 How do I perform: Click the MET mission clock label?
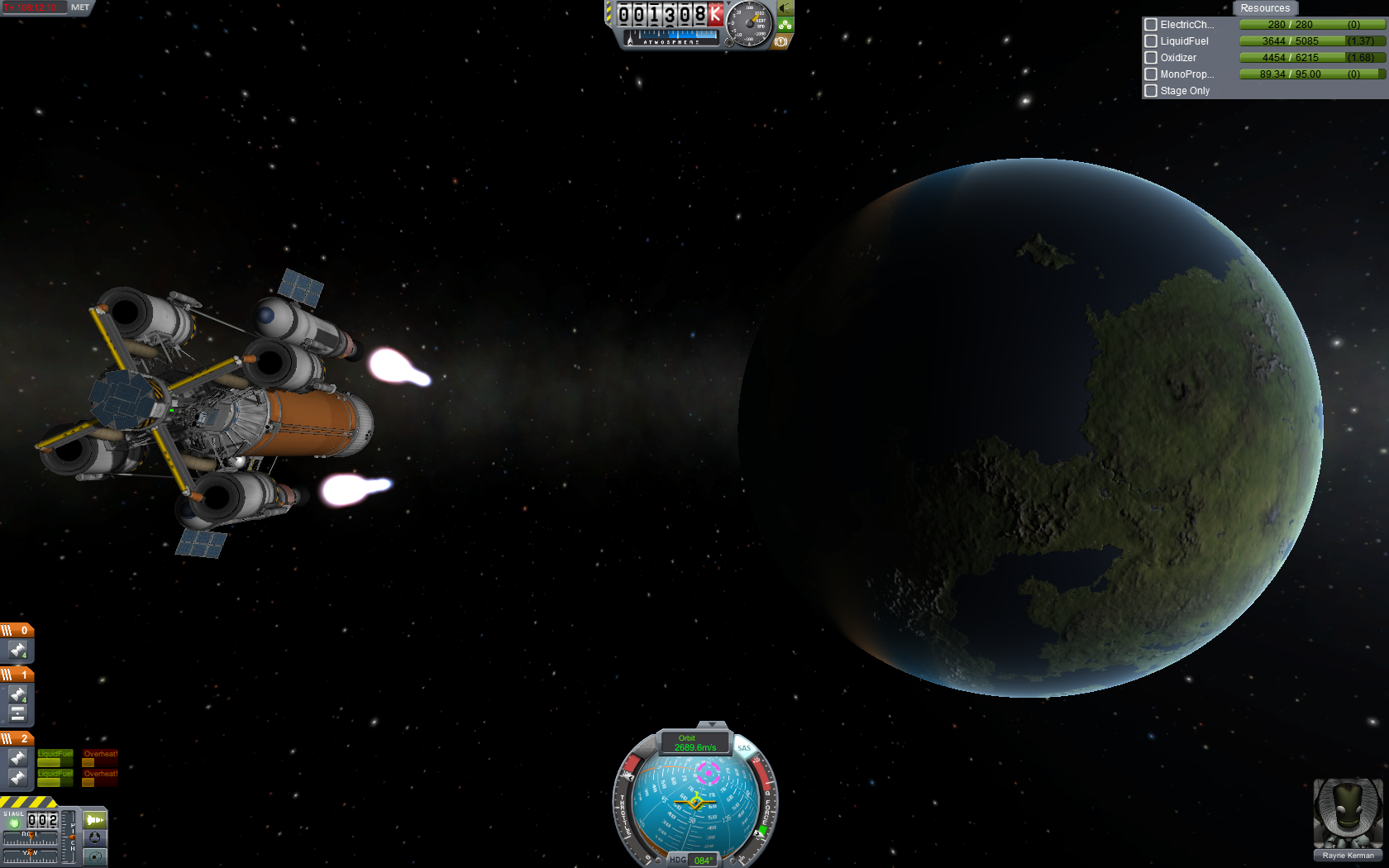coord(80,7)
